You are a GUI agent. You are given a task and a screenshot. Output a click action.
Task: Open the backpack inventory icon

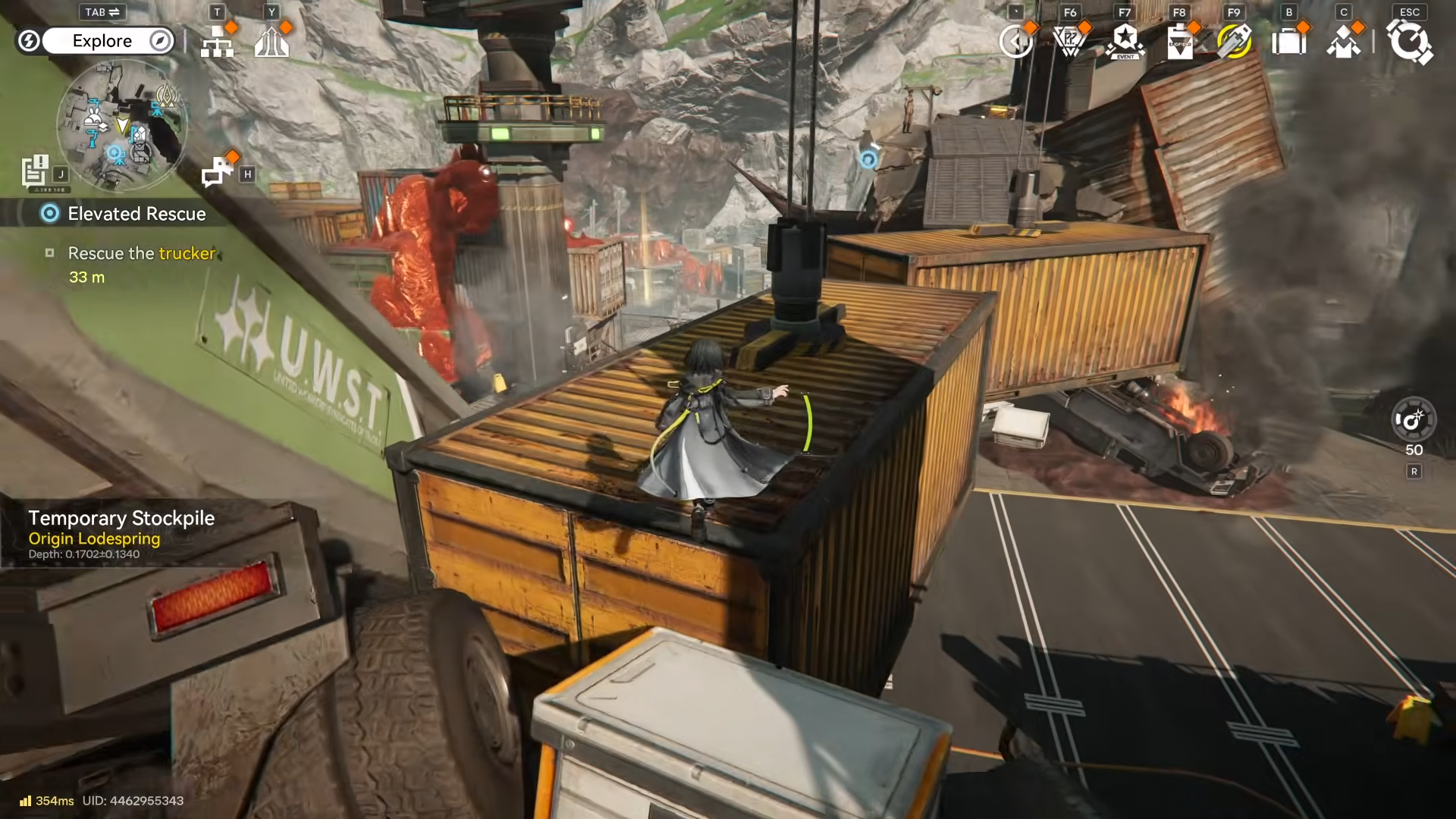point(1288,42)
